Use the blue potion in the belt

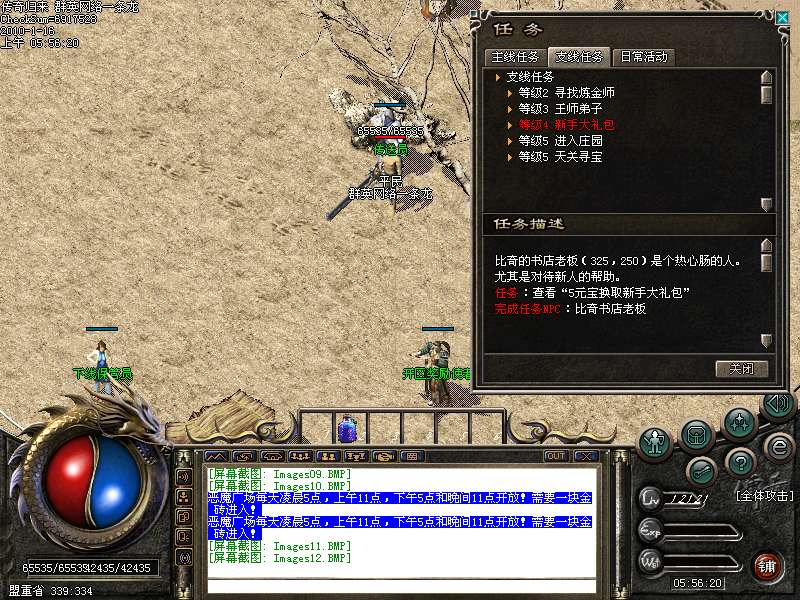click(348, 429)
